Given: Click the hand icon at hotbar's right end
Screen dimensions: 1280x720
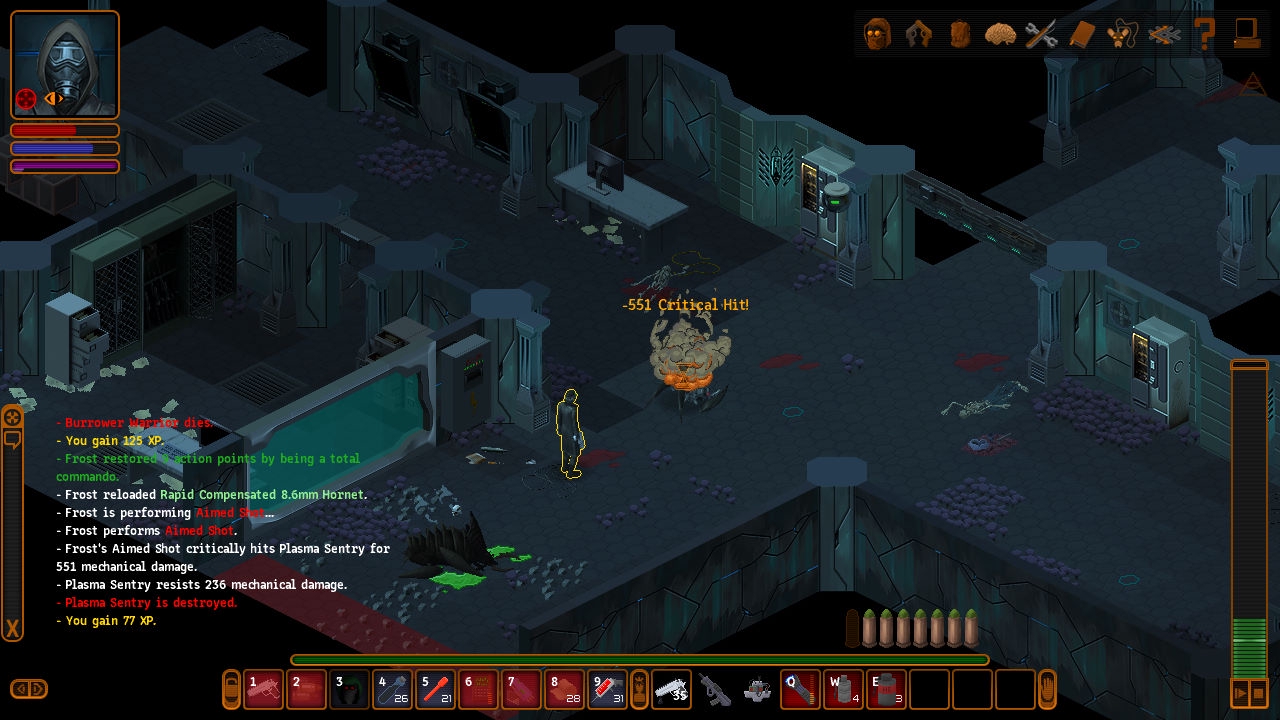Looking at the screenshot, I should pyautogui.click(x=1048, y=689).
